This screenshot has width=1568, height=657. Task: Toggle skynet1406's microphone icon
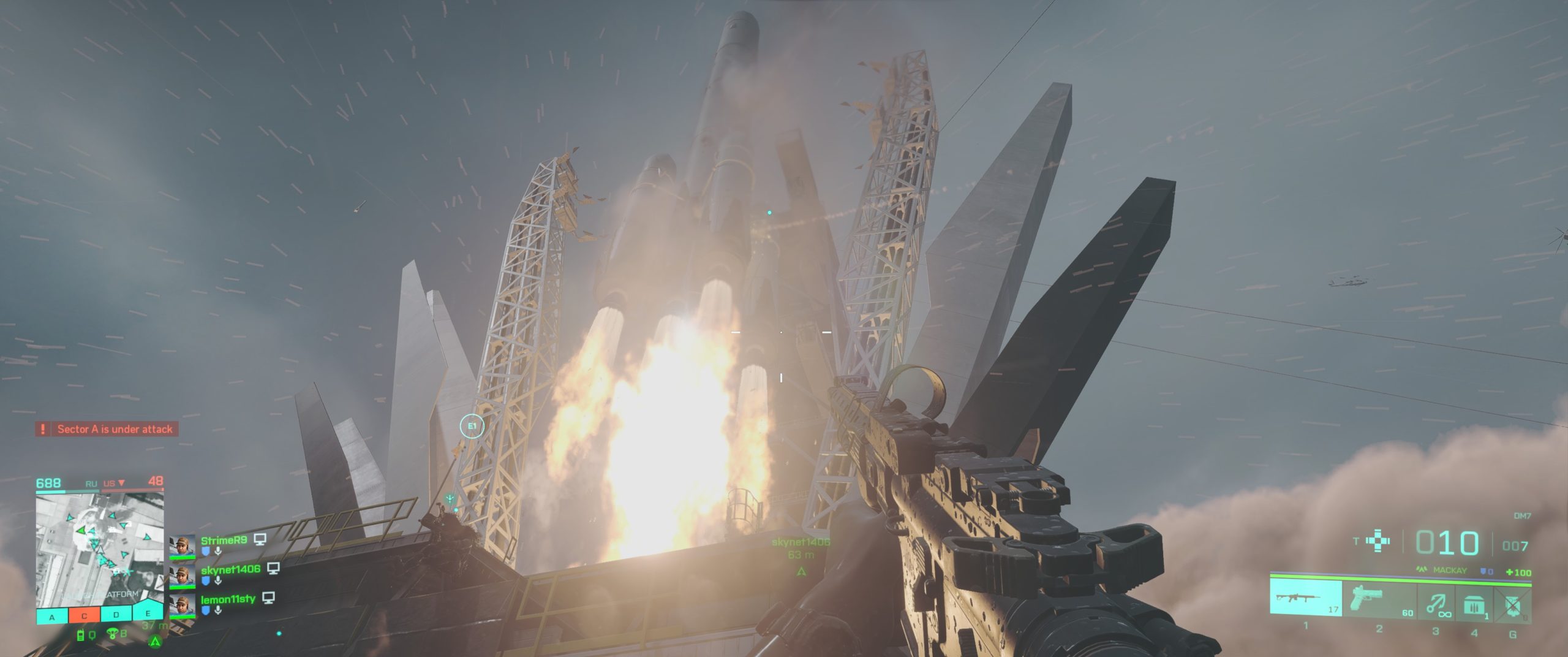[x=218, y=580]
